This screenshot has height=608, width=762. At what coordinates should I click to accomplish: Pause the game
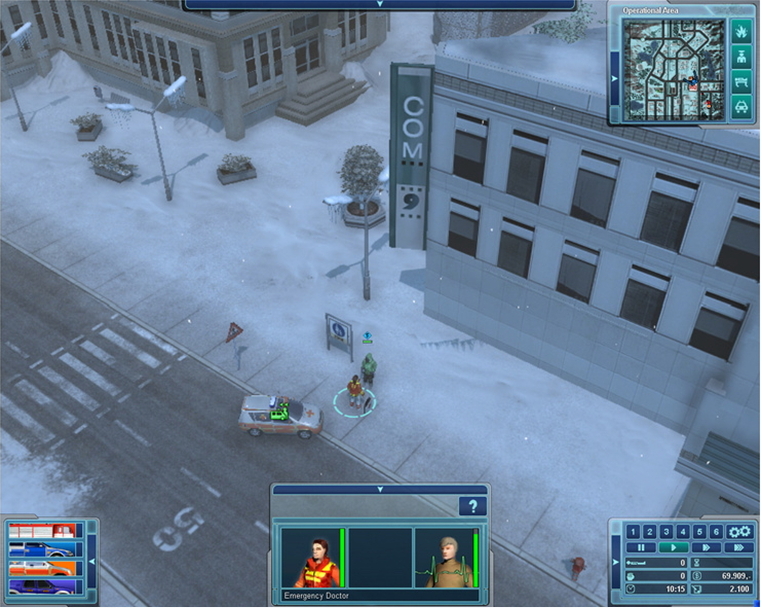coord(640,548)
